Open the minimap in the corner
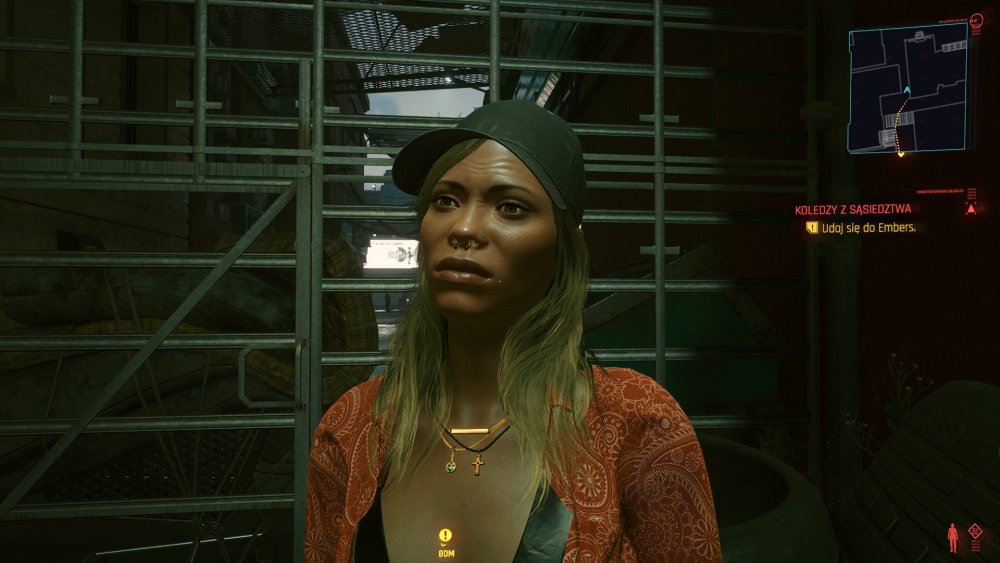This screenshot has width=1000, height=563. tap(909, 88)
